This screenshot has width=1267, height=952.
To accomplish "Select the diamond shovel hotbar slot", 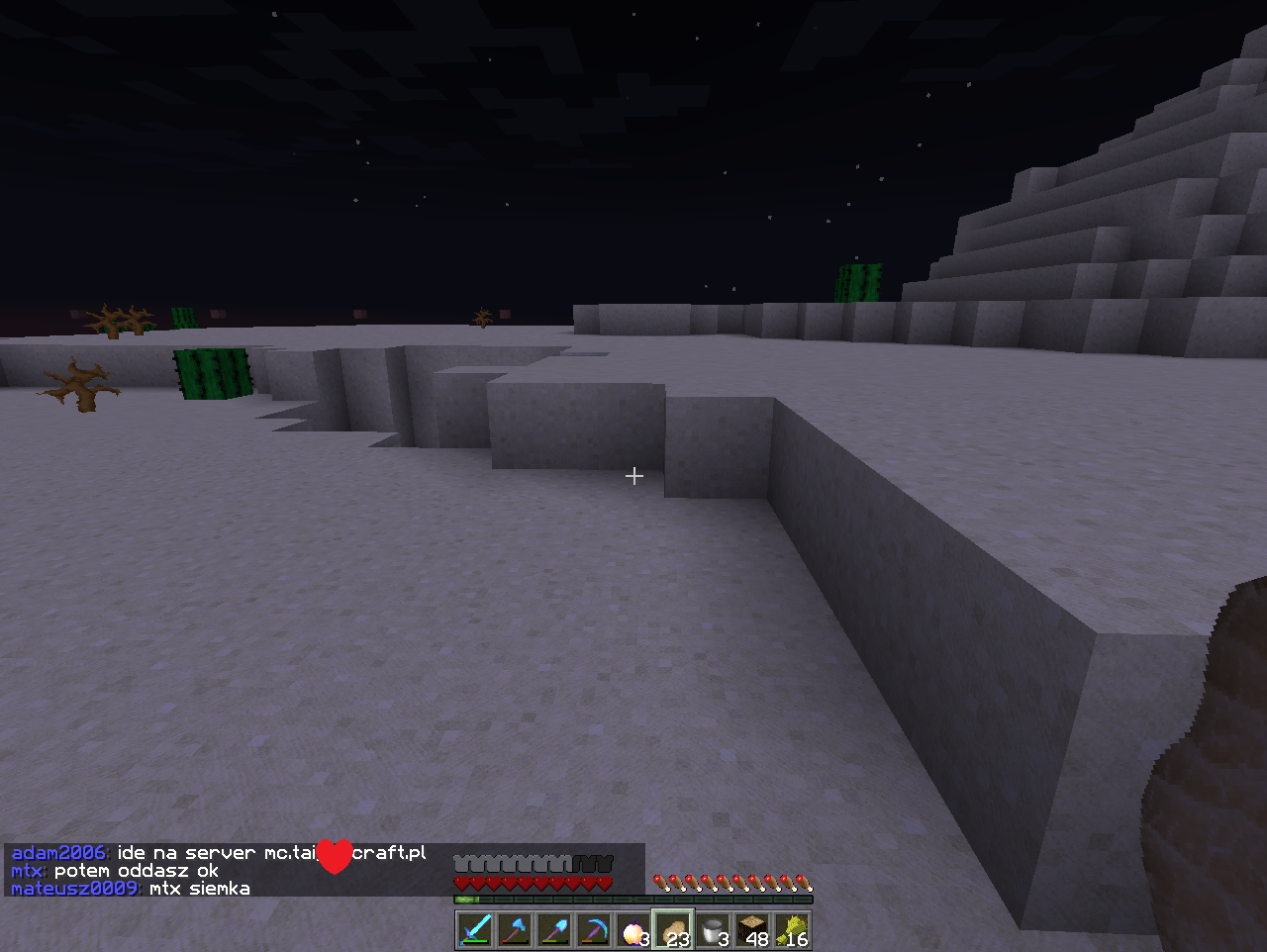I will point(554,930).
